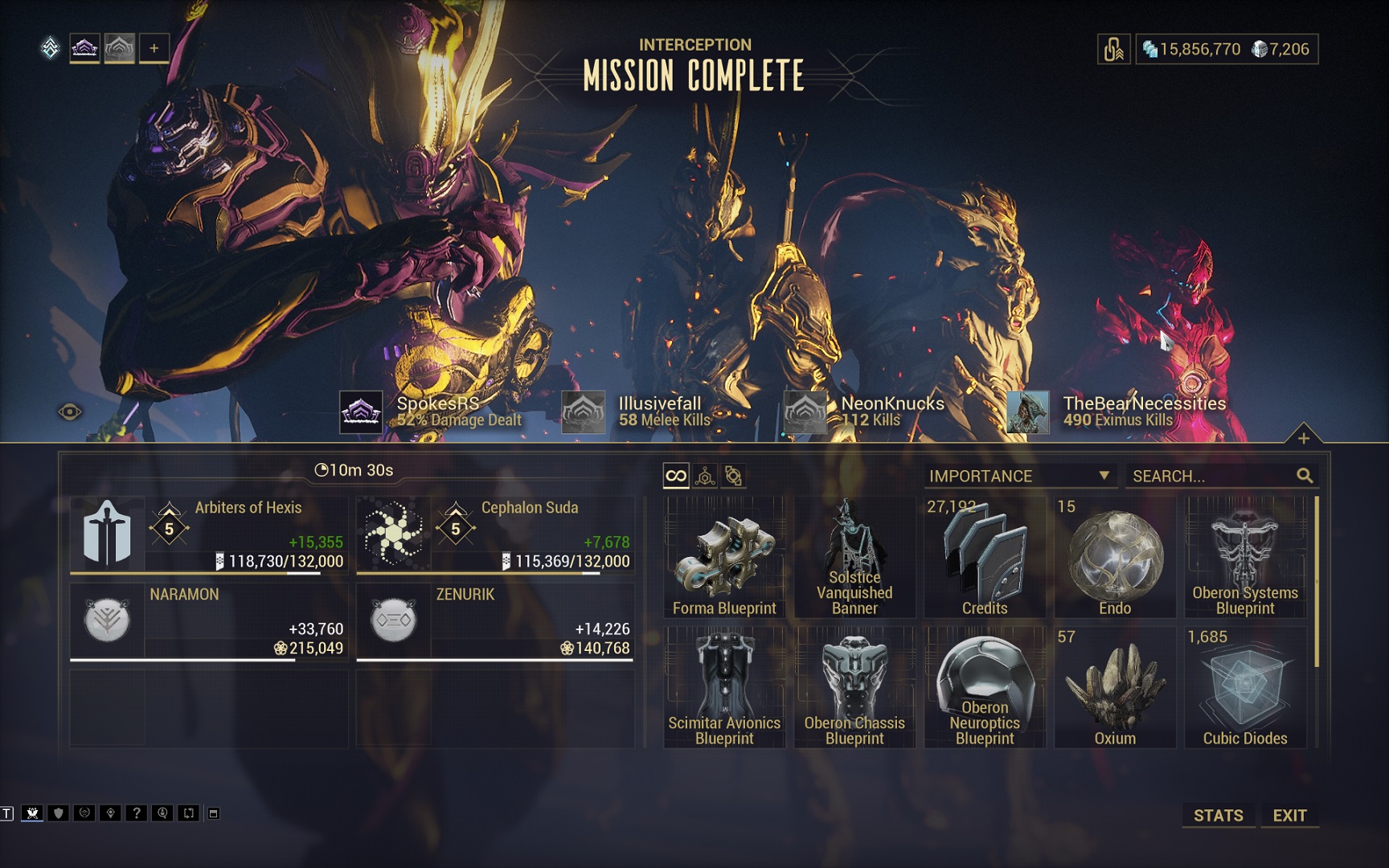Select the Oberon Chassis Blueprint reward
This screenshot has height=868, width=1389.
click(854, 687)
